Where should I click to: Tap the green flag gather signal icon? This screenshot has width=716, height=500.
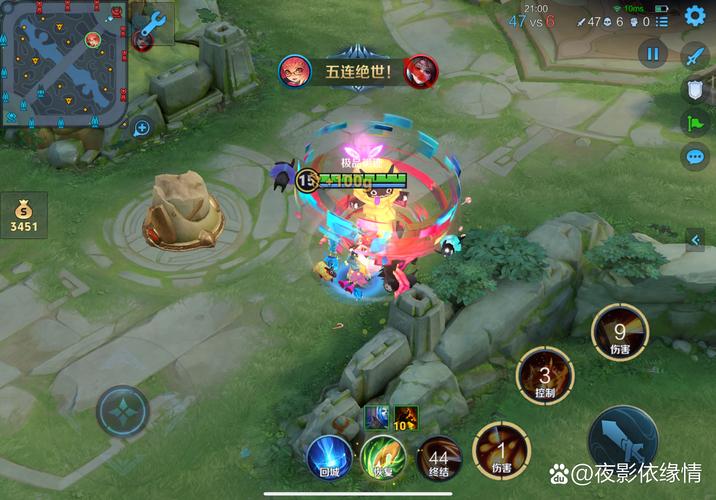695,123
